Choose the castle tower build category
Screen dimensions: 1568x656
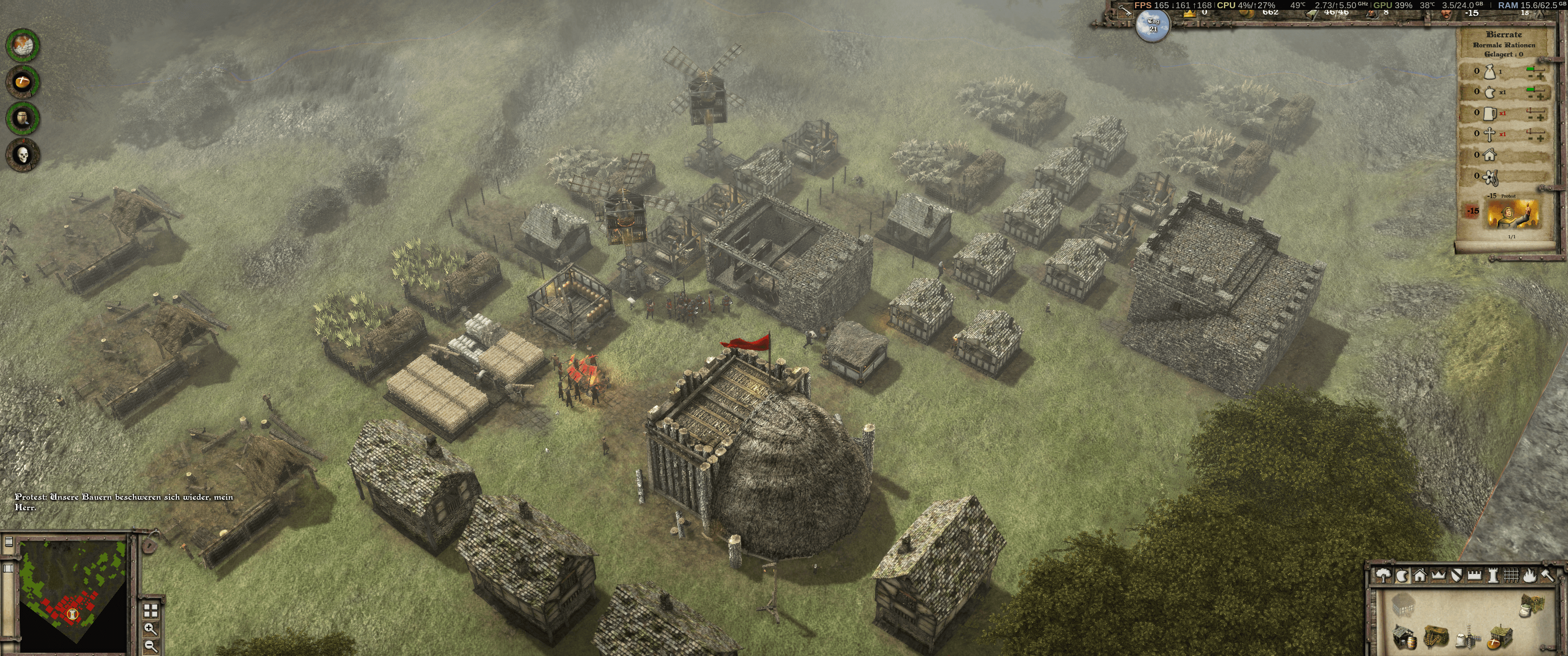1492,576
